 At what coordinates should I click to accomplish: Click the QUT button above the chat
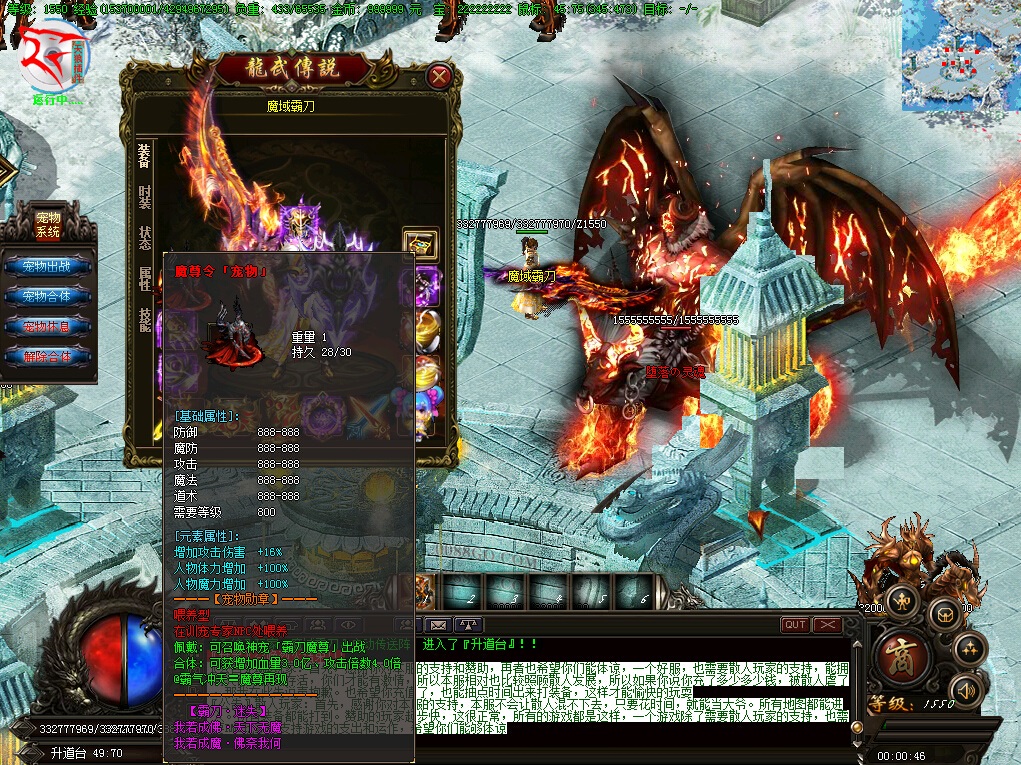coord(795,625)
